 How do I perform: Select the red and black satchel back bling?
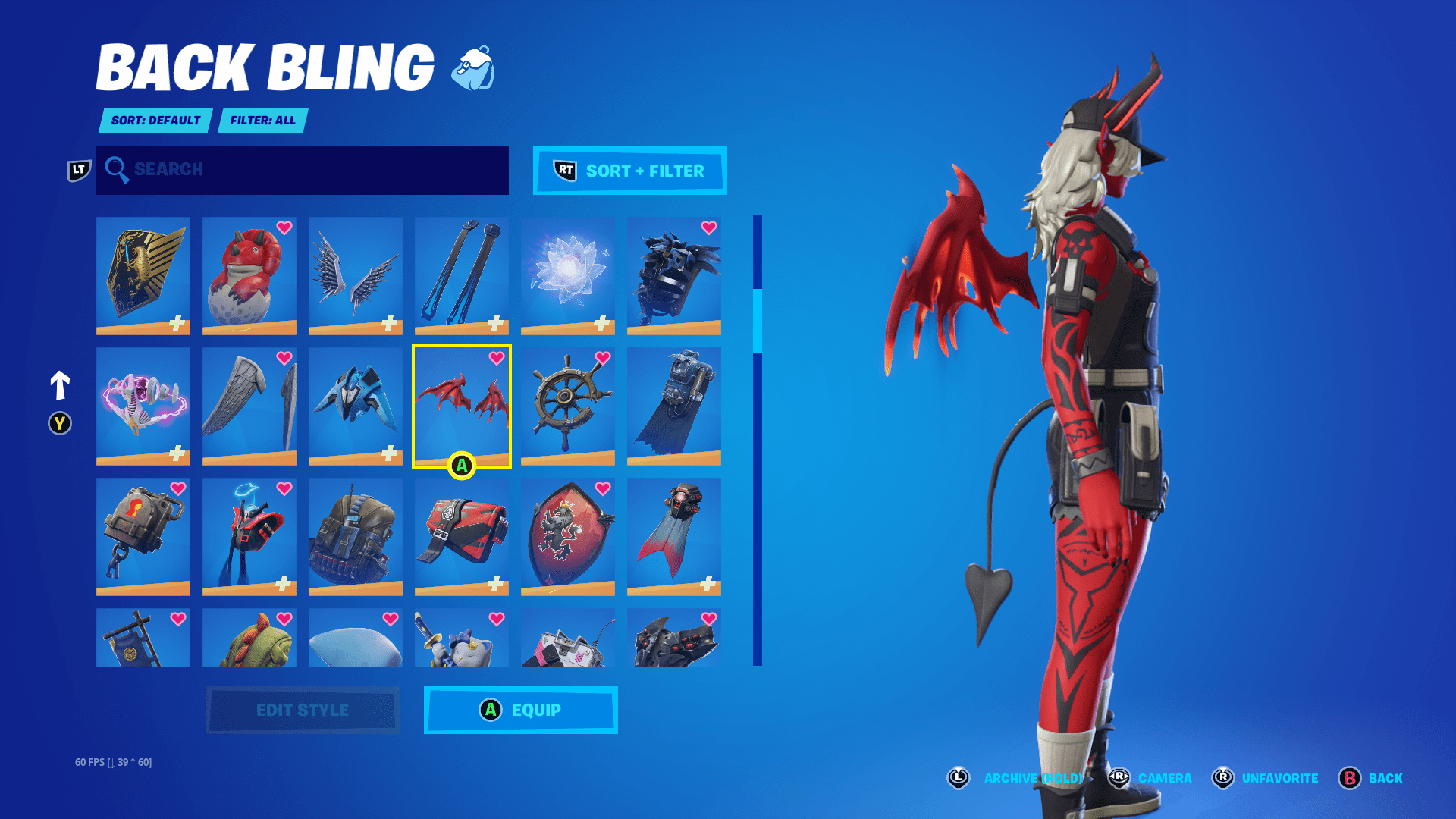(462, 536)
